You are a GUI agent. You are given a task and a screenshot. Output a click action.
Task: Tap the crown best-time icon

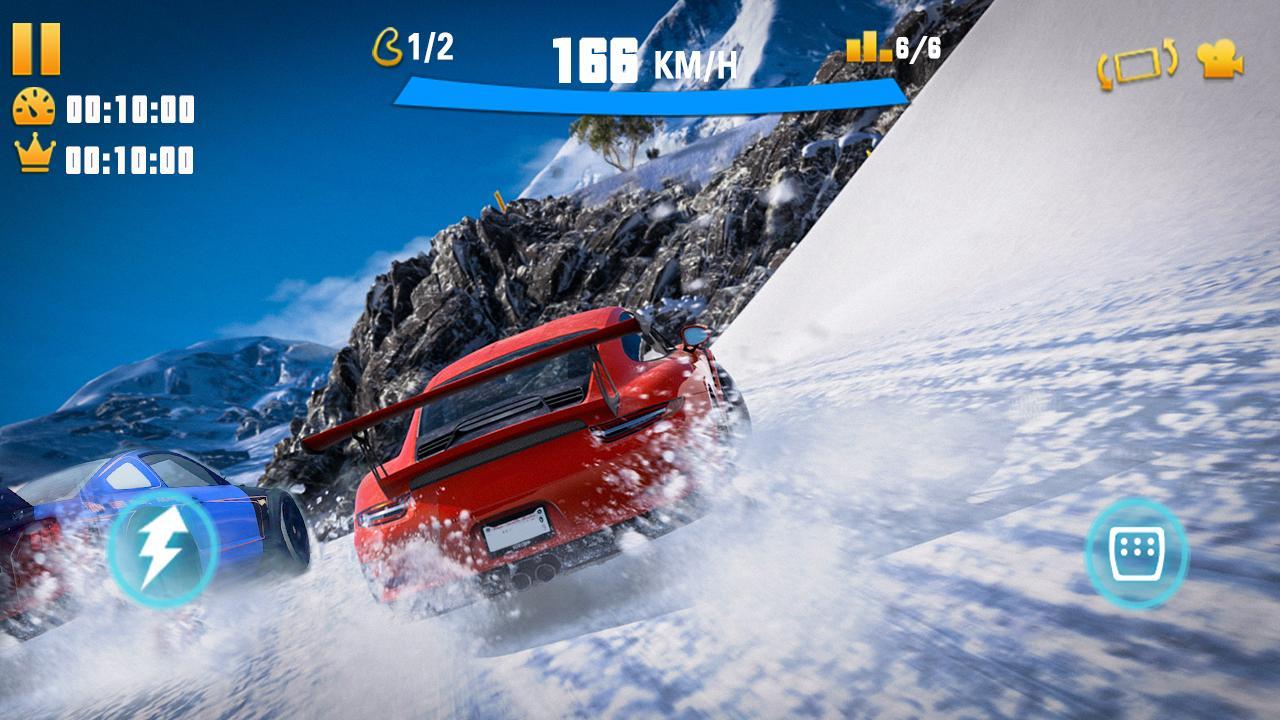coord(34,153)
